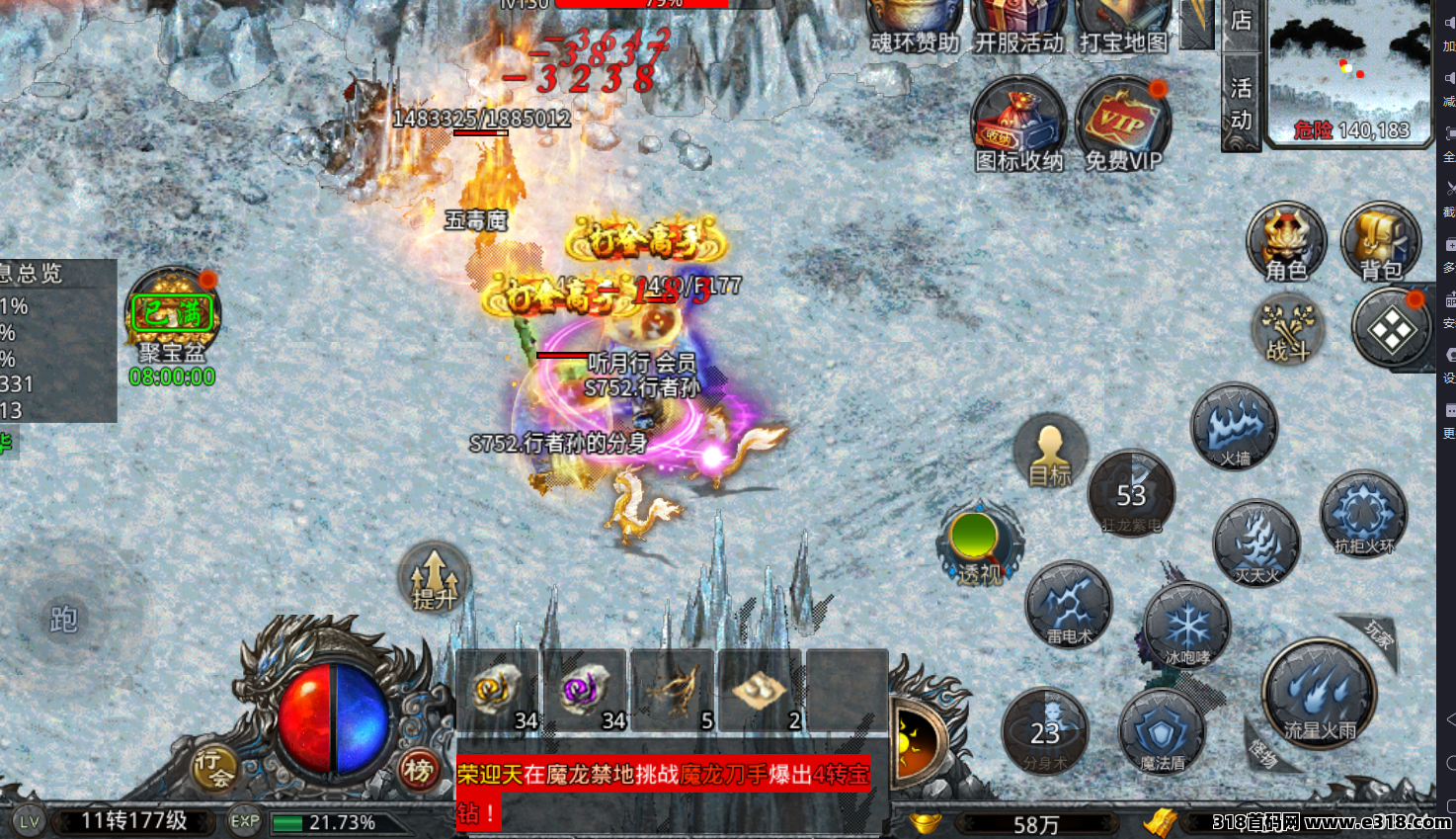Open the 榜 ranking button
Screen dimensions: 1456x839
tap(419, 770)
